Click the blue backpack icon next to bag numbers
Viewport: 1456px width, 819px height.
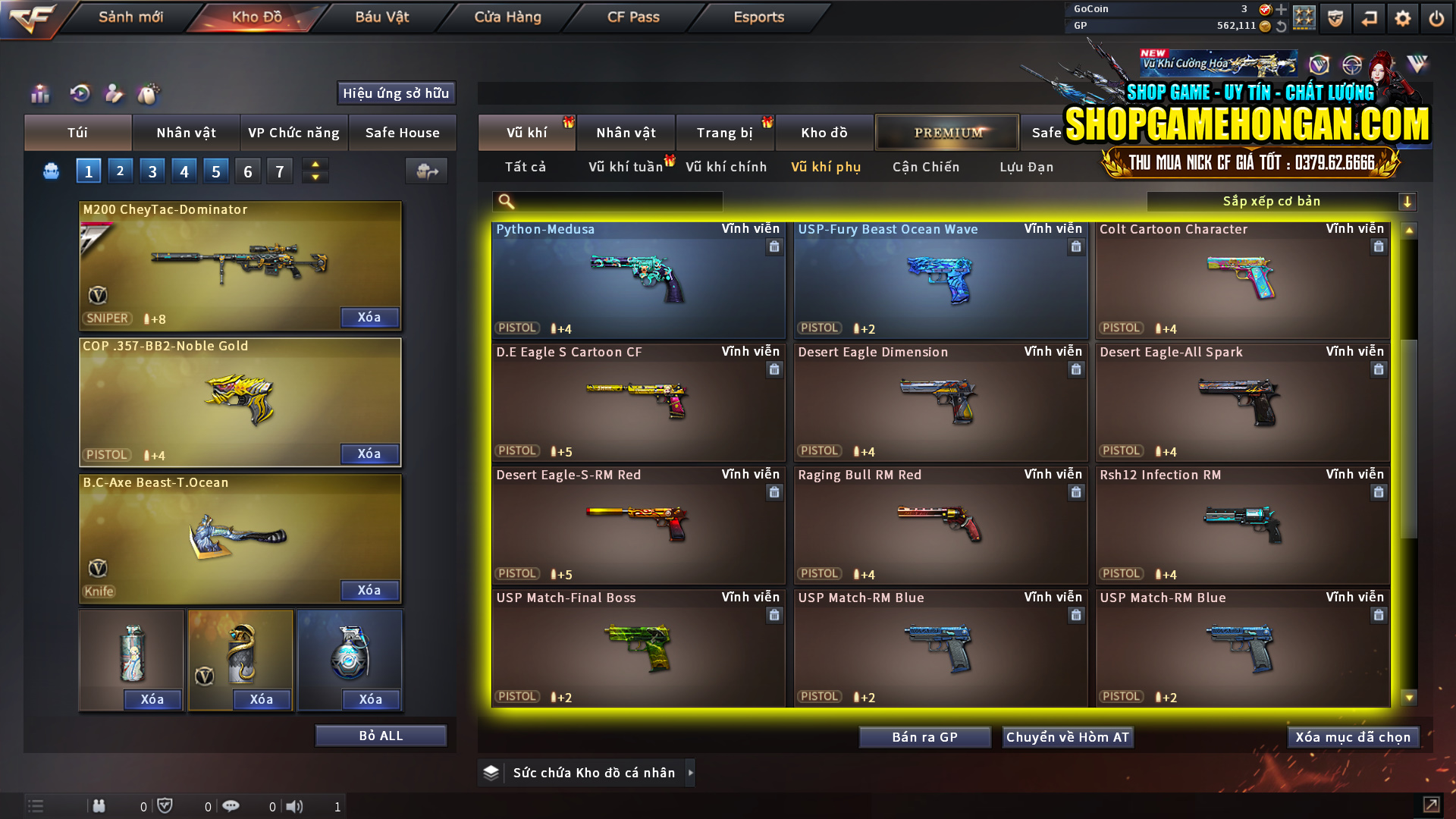point(50,171)
